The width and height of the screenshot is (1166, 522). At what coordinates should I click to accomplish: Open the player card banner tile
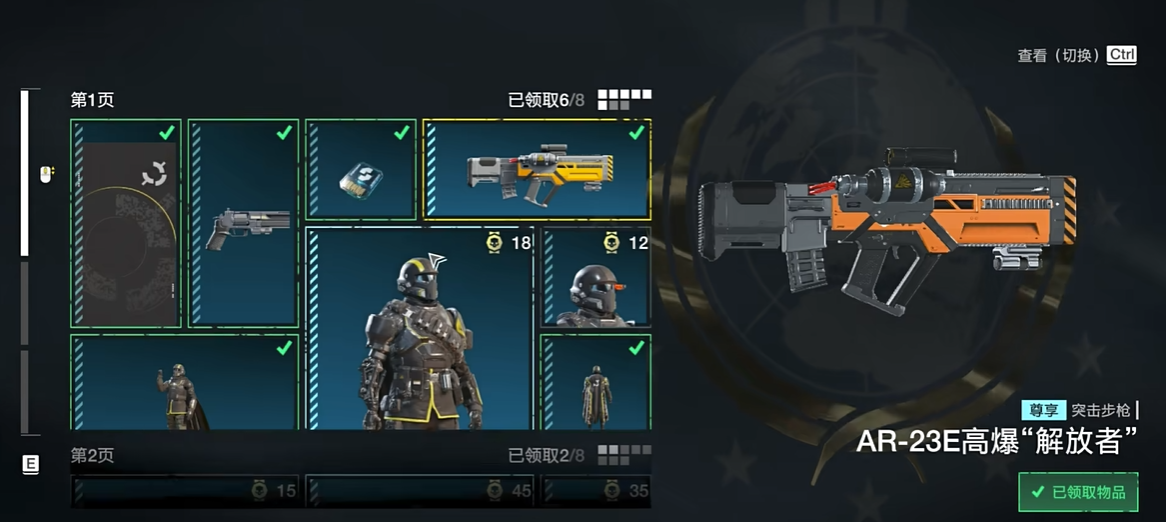point(126,223)
